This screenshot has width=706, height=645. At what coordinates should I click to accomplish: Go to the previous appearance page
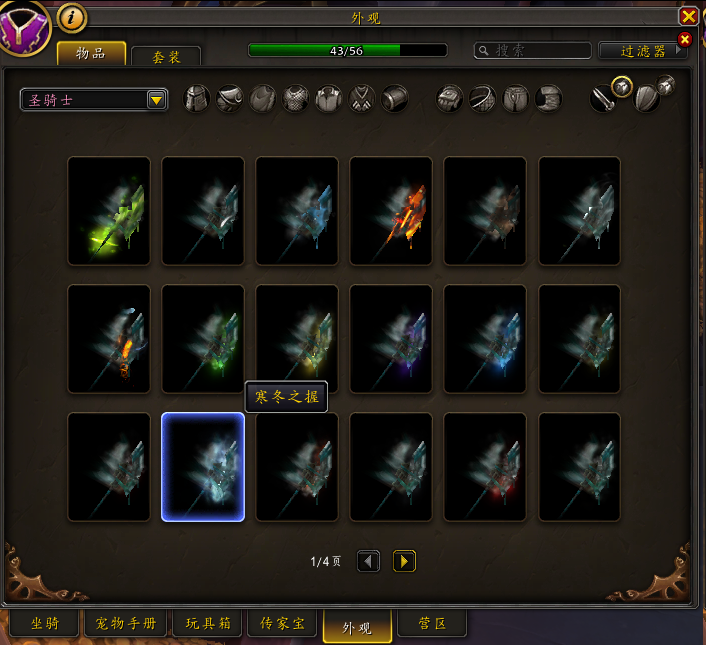tap(369, 562)
